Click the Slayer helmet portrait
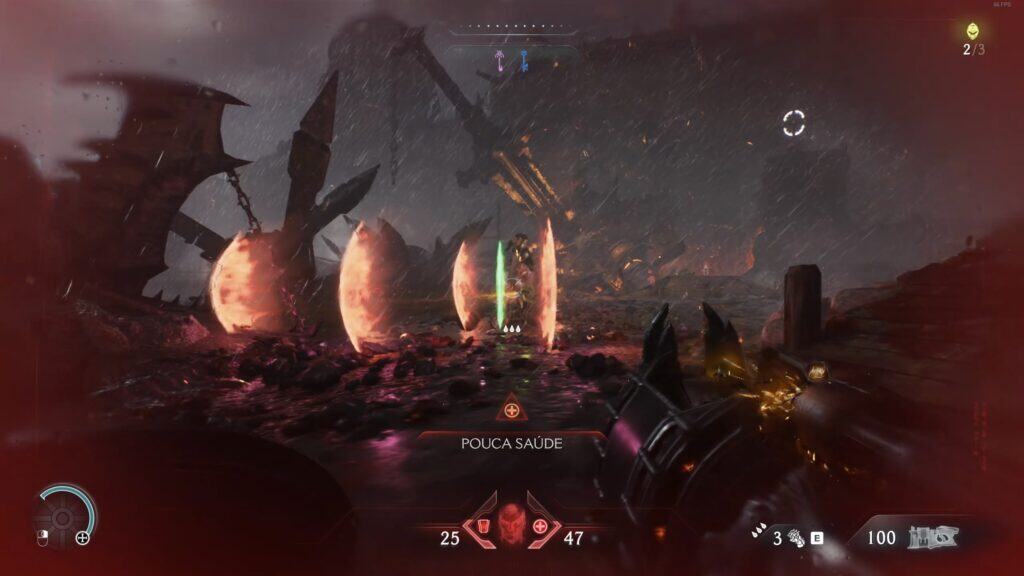1024x576 pixels. 511,523
